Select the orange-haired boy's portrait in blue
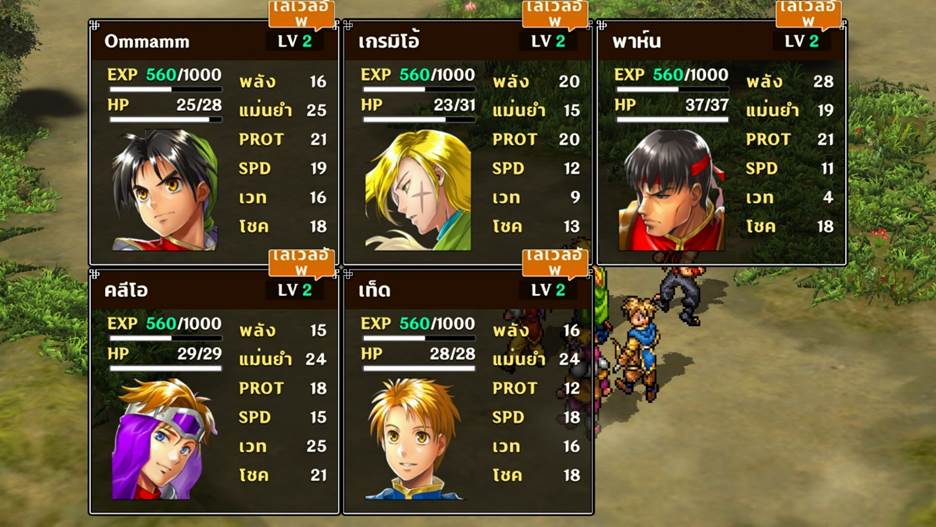Image resolution: width=936 pixels, height=527 pixels. tap(413, 439)
